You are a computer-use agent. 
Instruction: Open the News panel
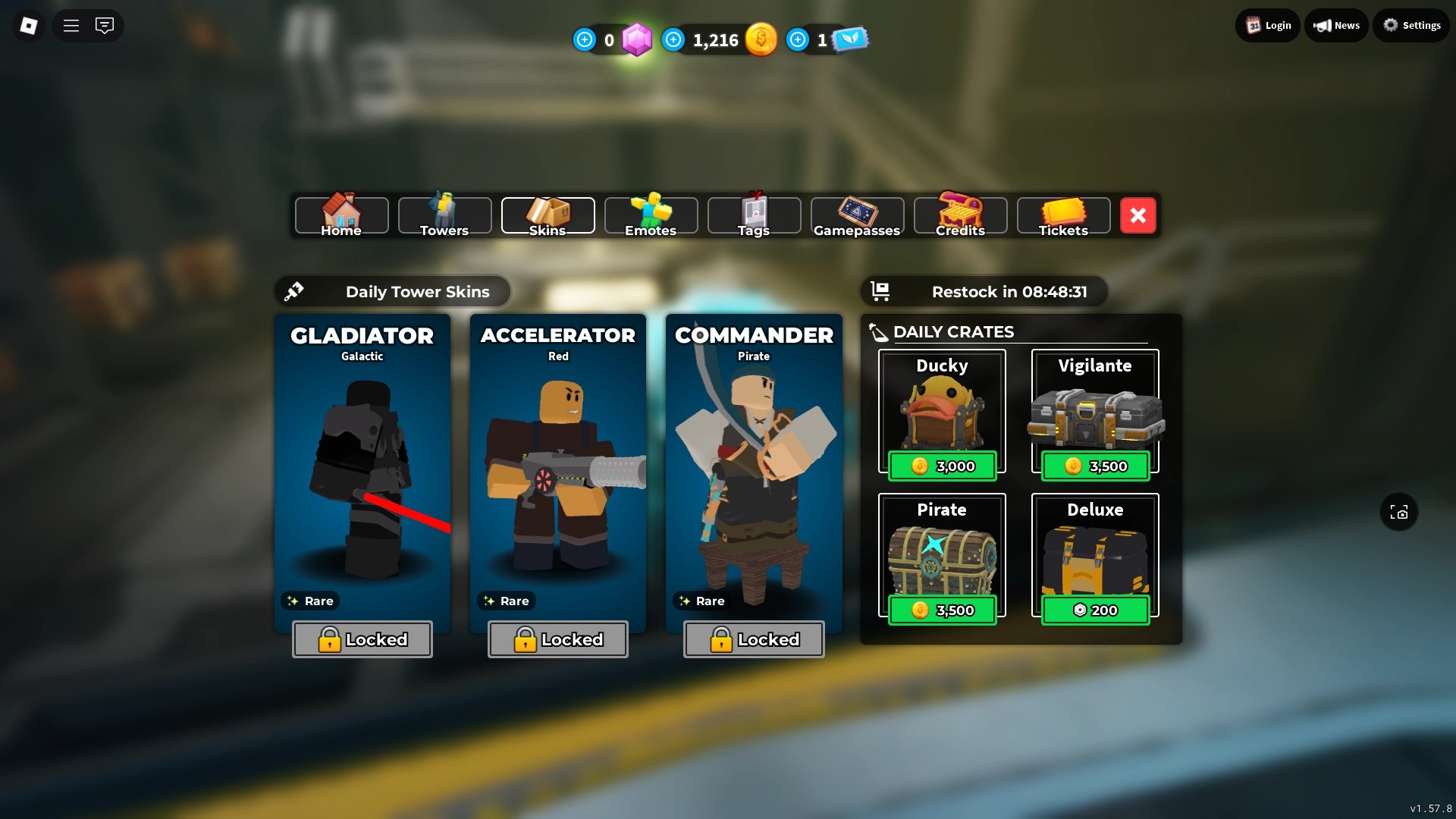[1336, 24]
